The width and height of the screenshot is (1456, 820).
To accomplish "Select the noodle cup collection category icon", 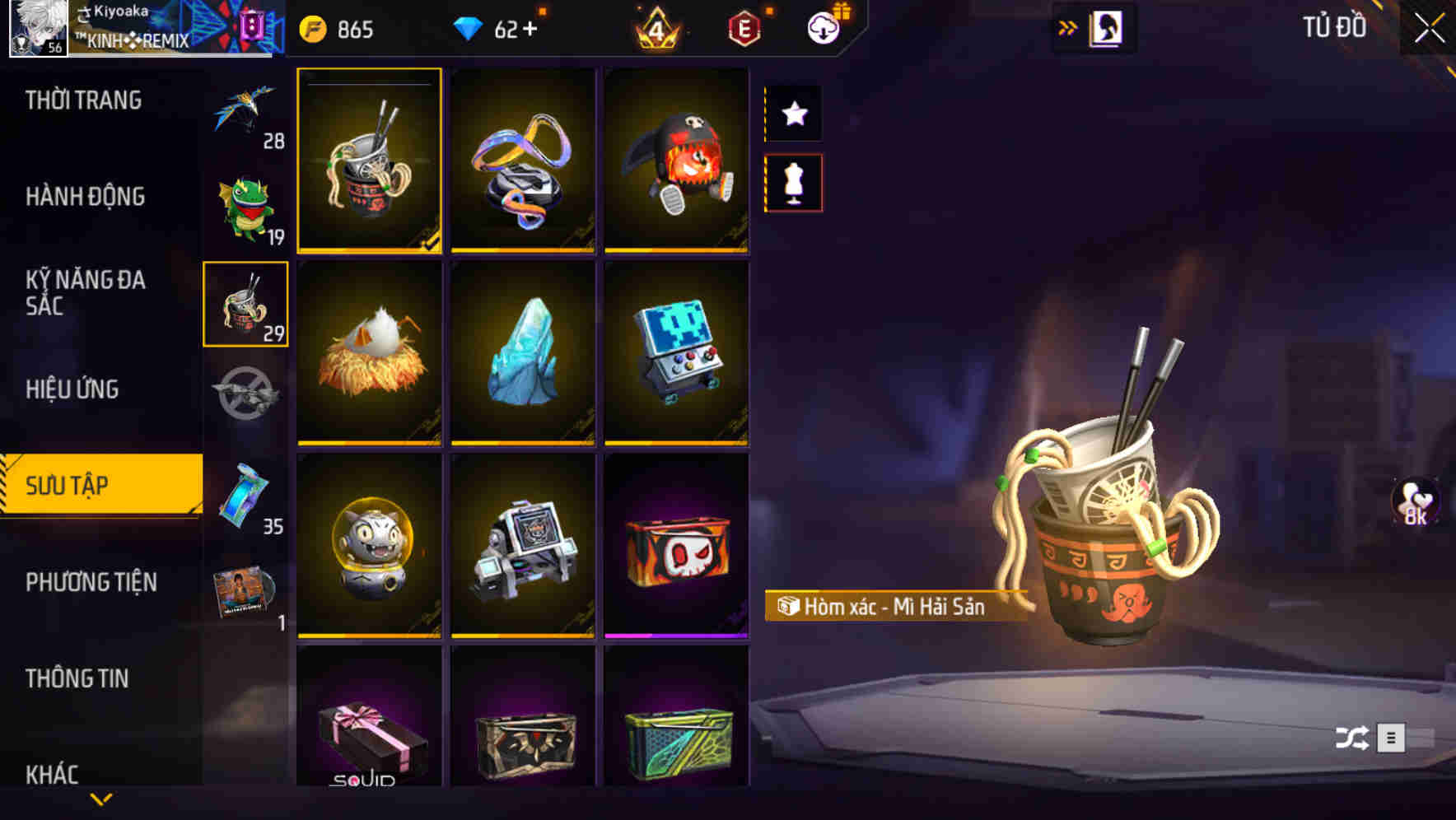I will 244,305.
